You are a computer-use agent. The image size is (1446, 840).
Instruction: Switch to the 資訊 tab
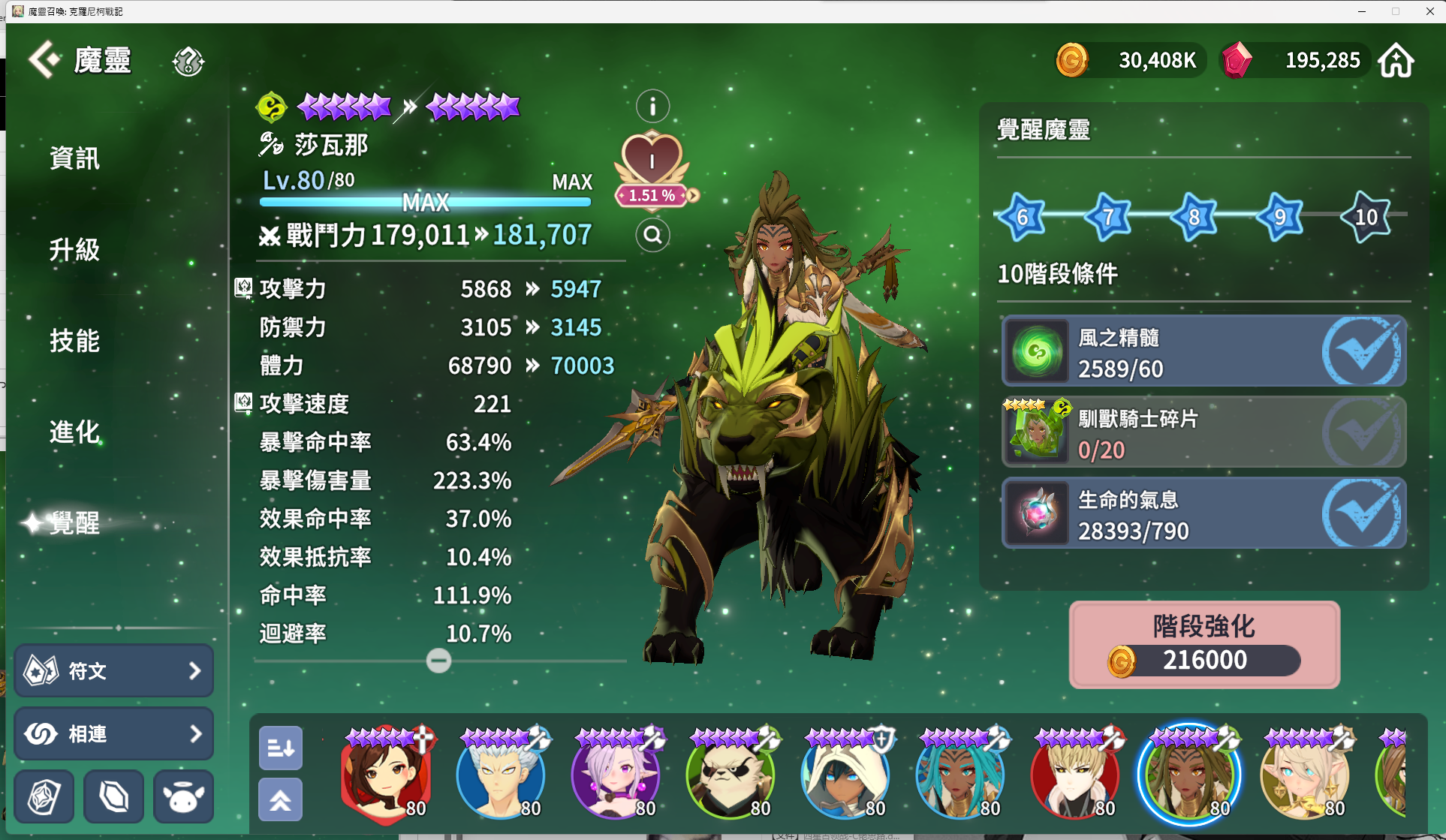tap(74, 158)
